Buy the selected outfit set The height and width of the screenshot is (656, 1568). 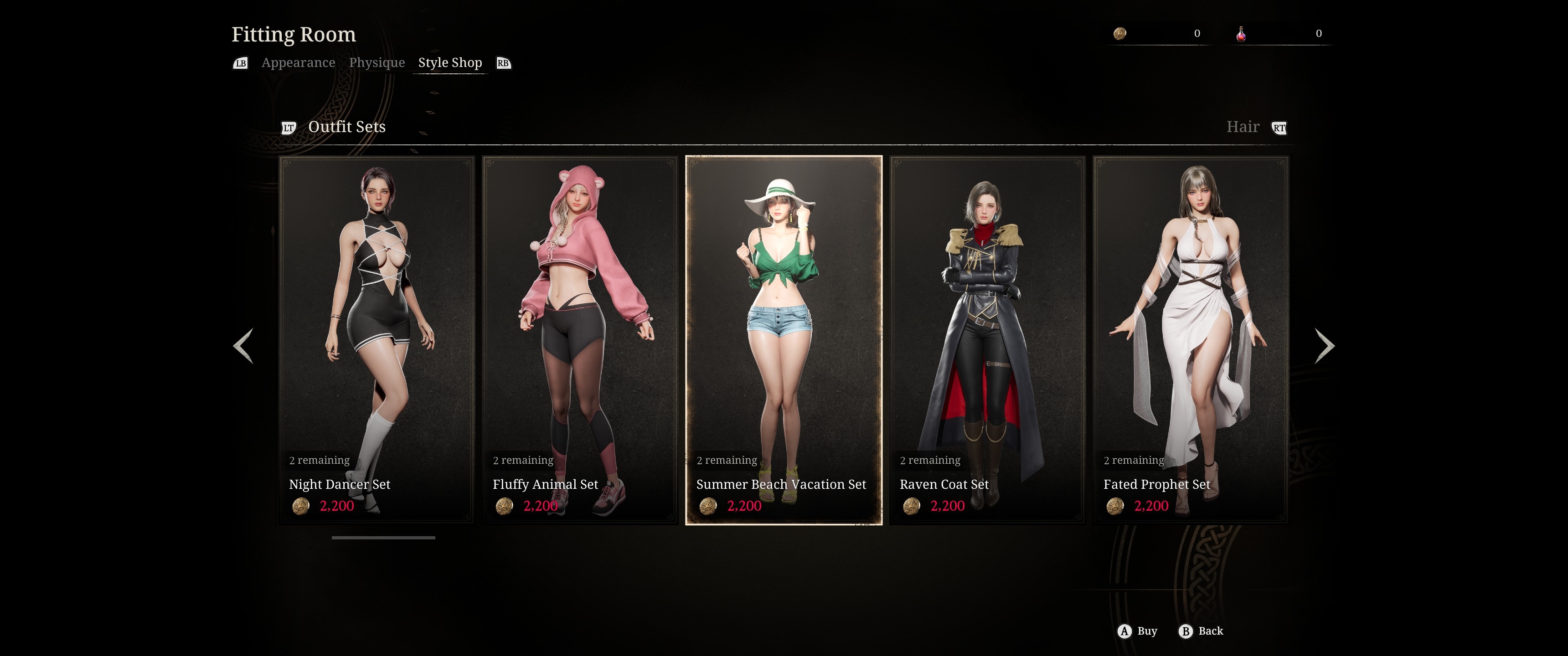click(x=1137, y=631)
